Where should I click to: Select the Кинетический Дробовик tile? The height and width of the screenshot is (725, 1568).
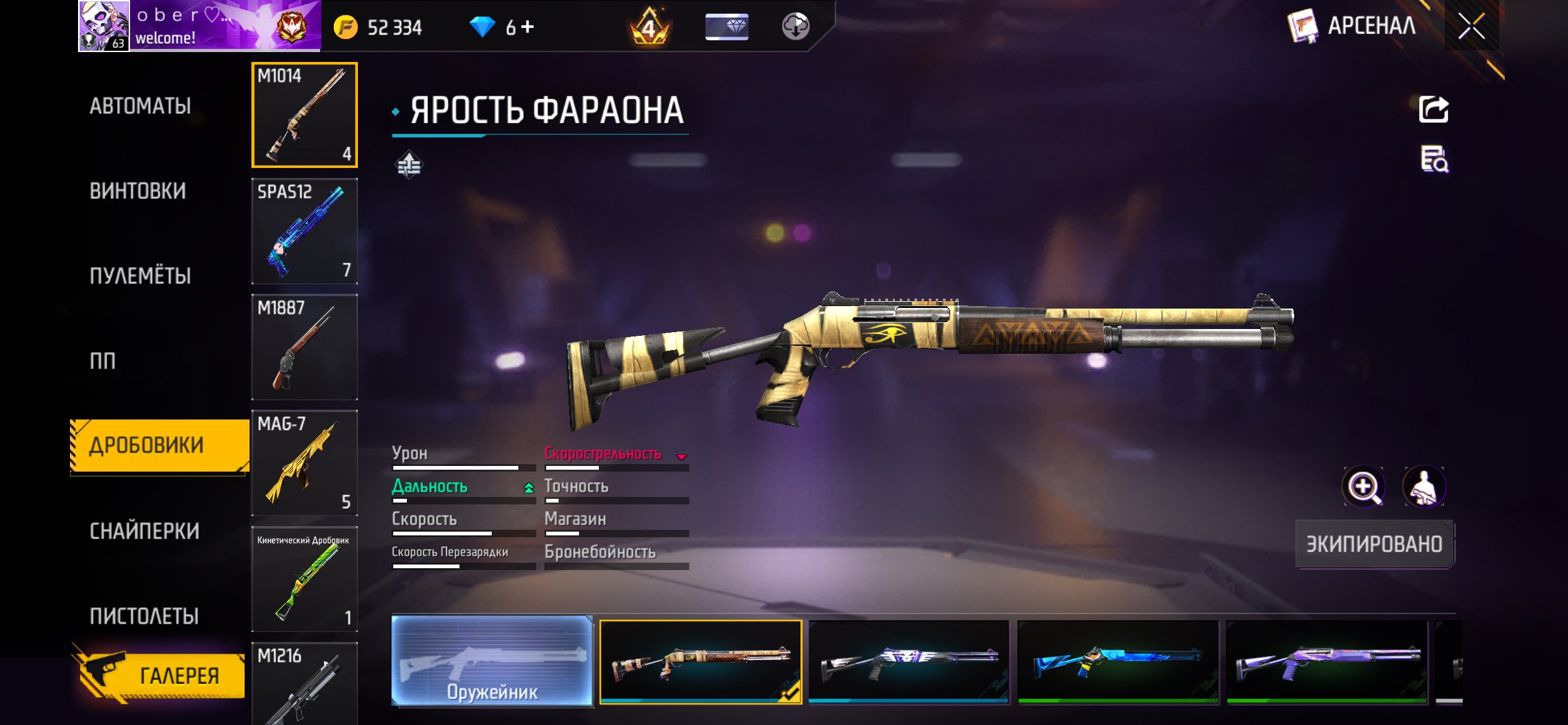click(304, 579)
